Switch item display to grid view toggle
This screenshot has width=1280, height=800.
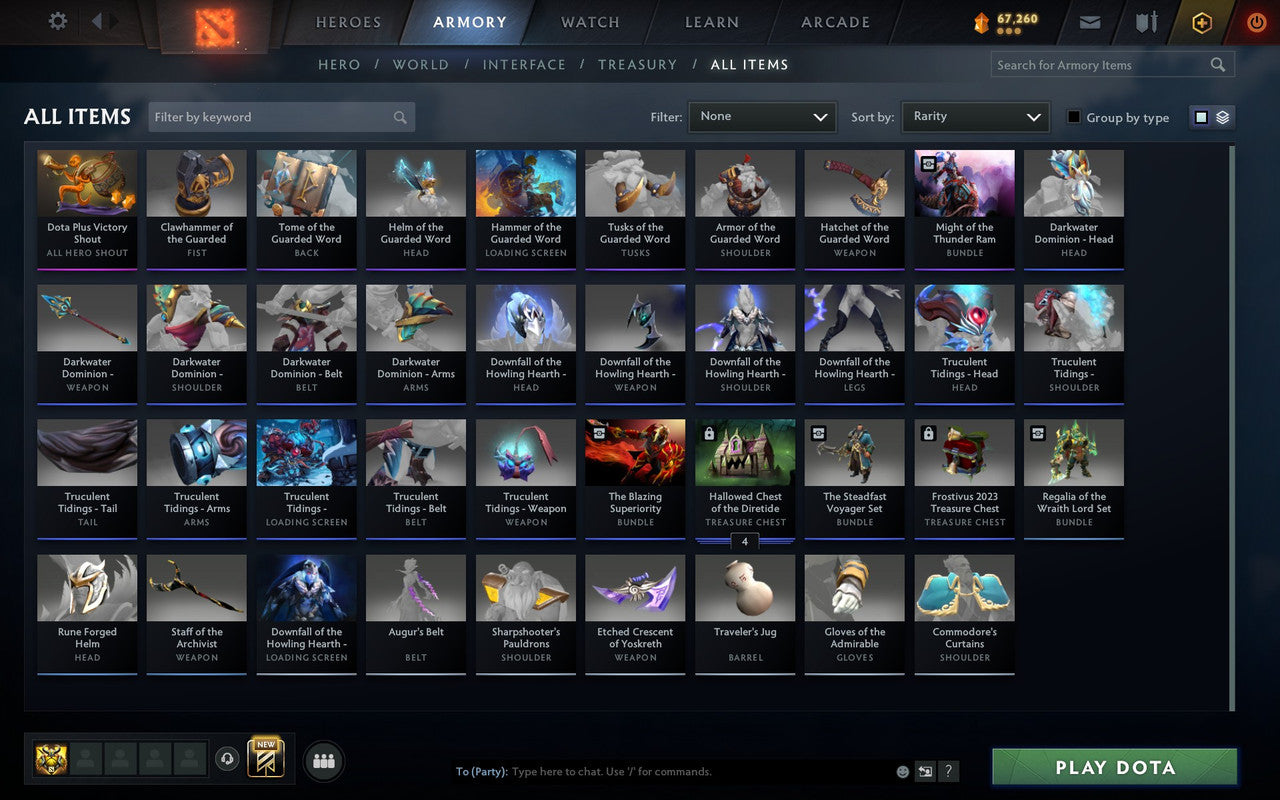1200,117
